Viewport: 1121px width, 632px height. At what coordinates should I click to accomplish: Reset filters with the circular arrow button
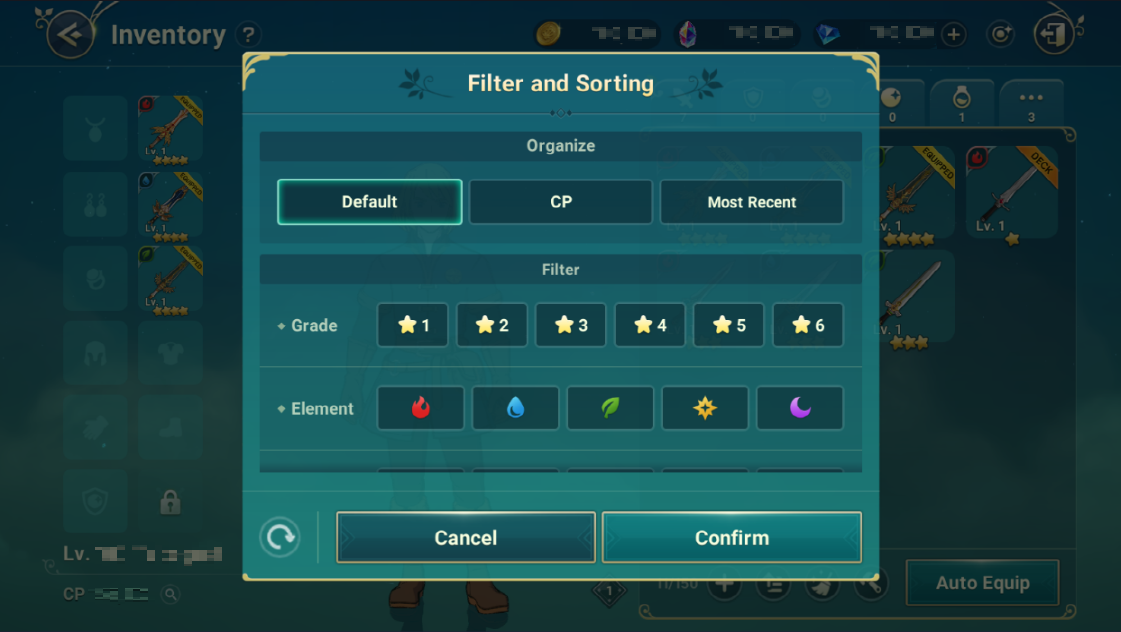coord(280,538)
